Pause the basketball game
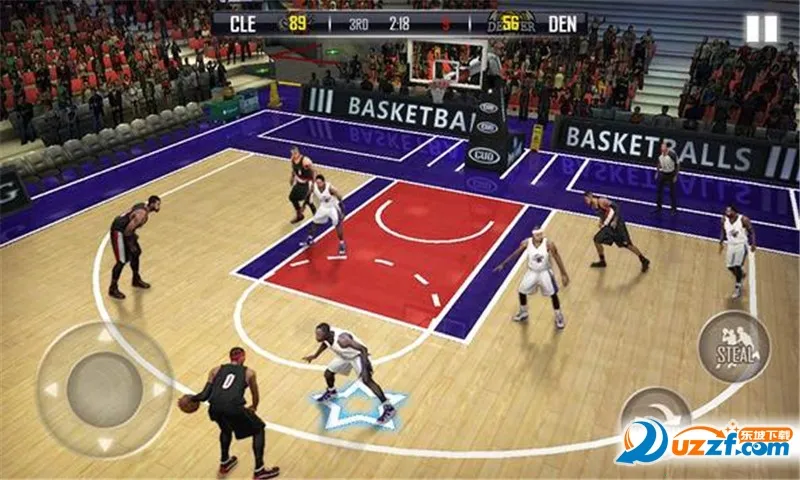This screenshot has width=800, height=480. [x=761, y=29]
